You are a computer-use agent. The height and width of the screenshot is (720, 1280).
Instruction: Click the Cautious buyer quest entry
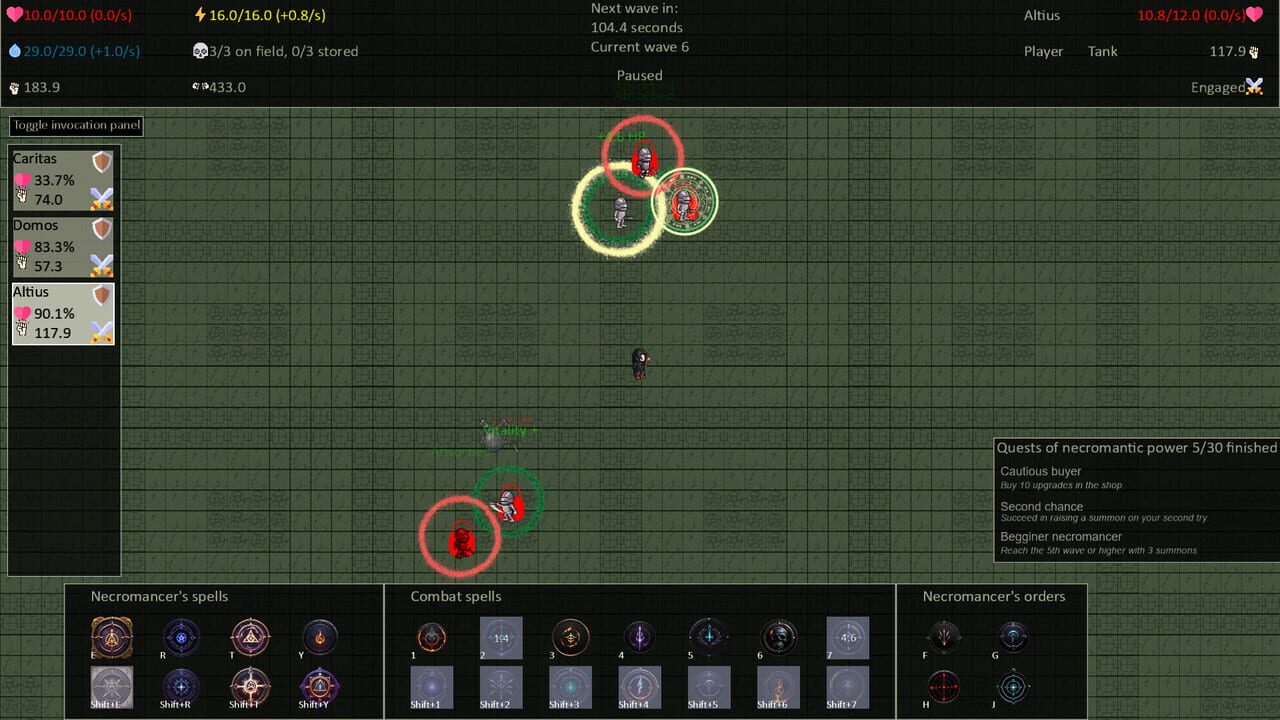pyautogui.click(x=1039, y=471)
